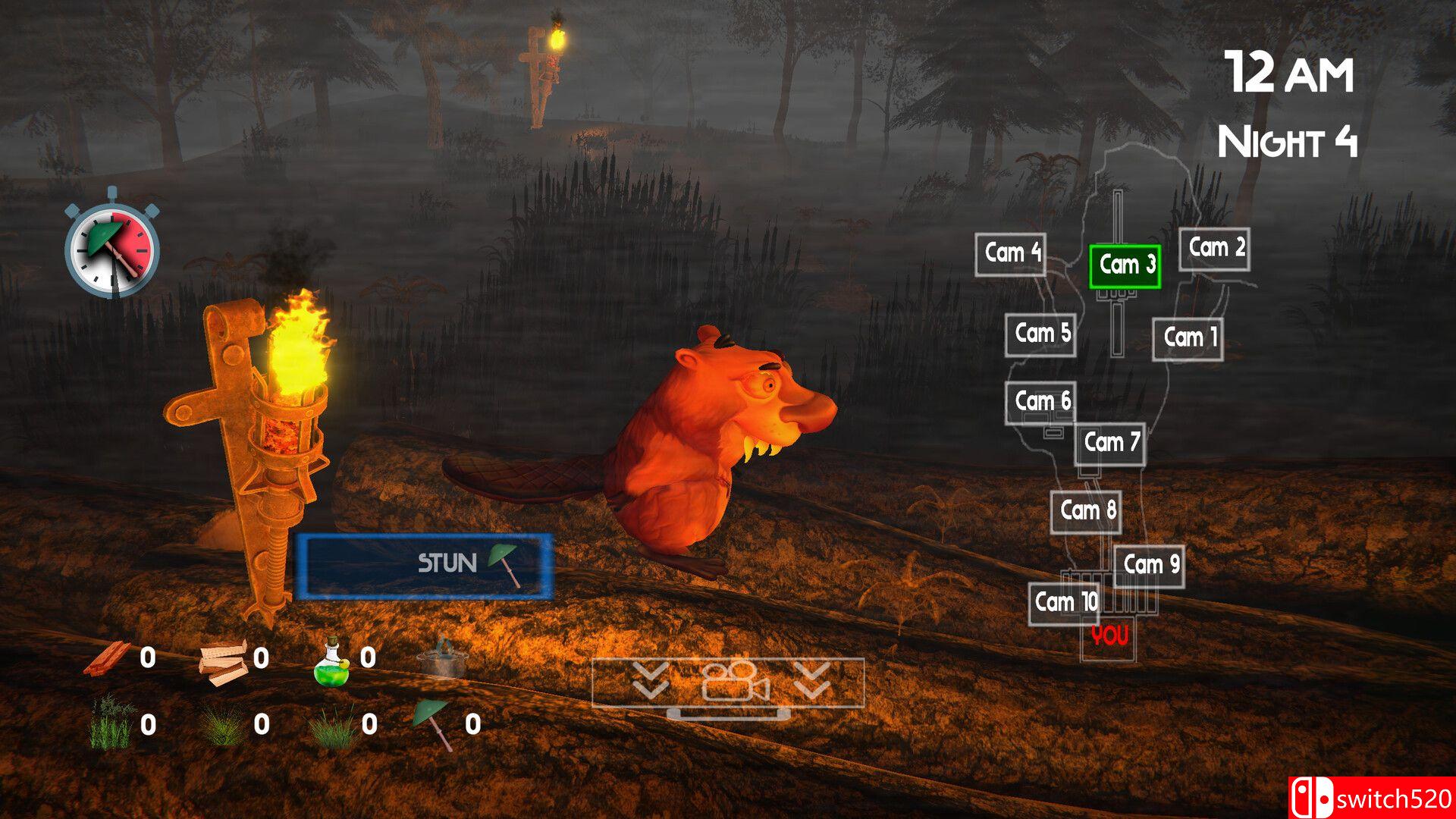1456x819 pixels.
Task: Choose the green axe inventory item
Action: [435, 724]
